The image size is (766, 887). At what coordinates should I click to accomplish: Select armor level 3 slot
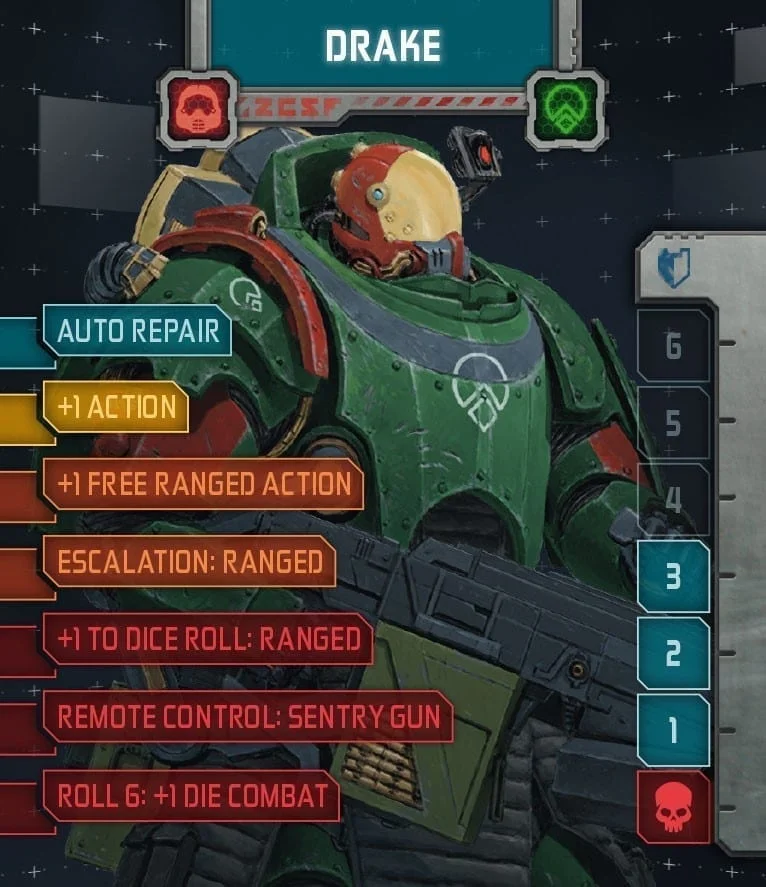pos(673,577)
